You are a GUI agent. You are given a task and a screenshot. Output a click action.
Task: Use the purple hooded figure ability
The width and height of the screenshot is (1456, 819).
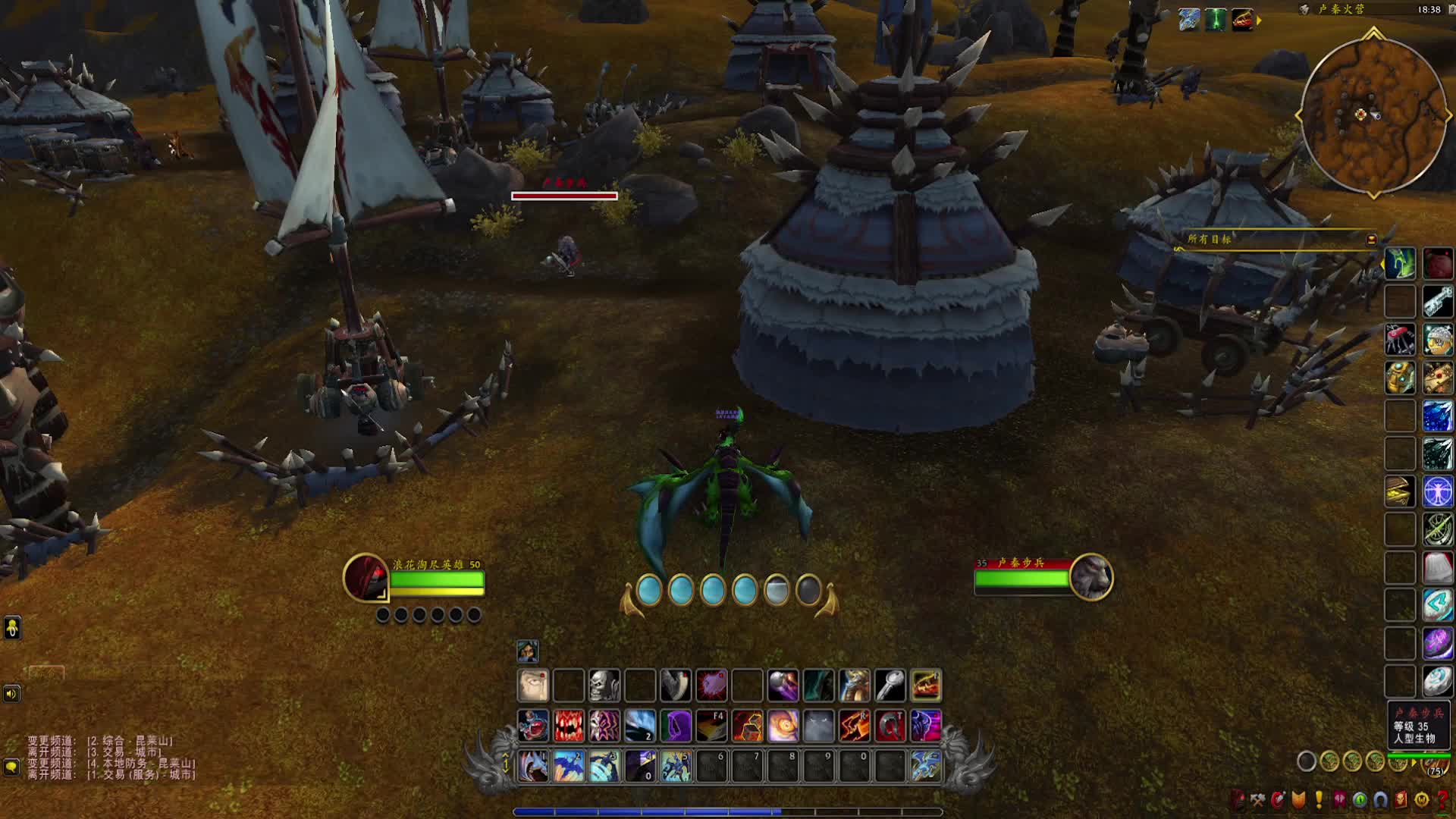coord(676,726)
